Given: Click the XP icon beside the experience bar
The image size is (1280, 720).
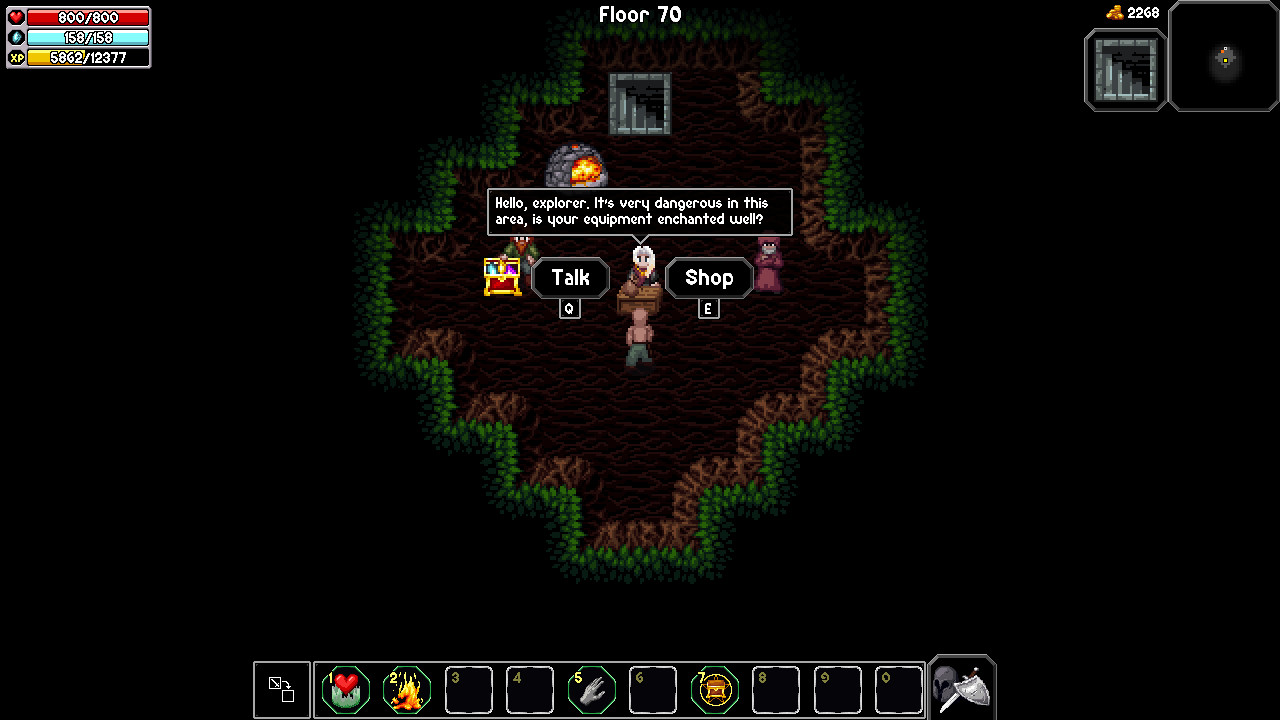Looking at the screenshot, I should tap(14, 58).
